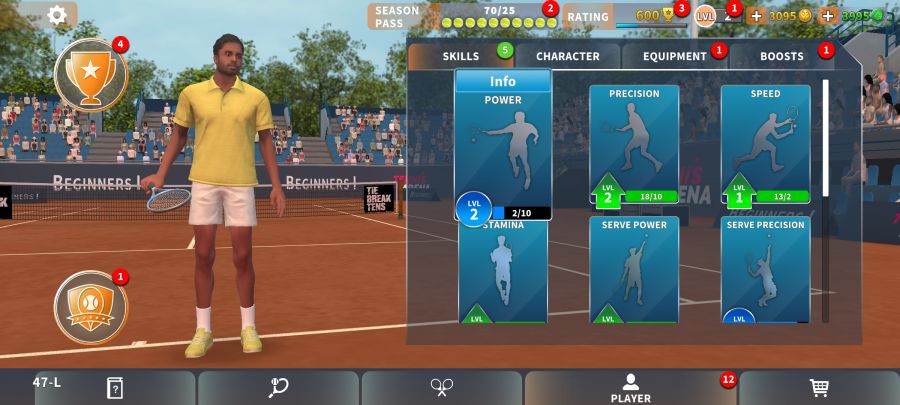Open the Boosts tab
The width and height of the screenshot is (900, 405).
click(x=782, y=56)
